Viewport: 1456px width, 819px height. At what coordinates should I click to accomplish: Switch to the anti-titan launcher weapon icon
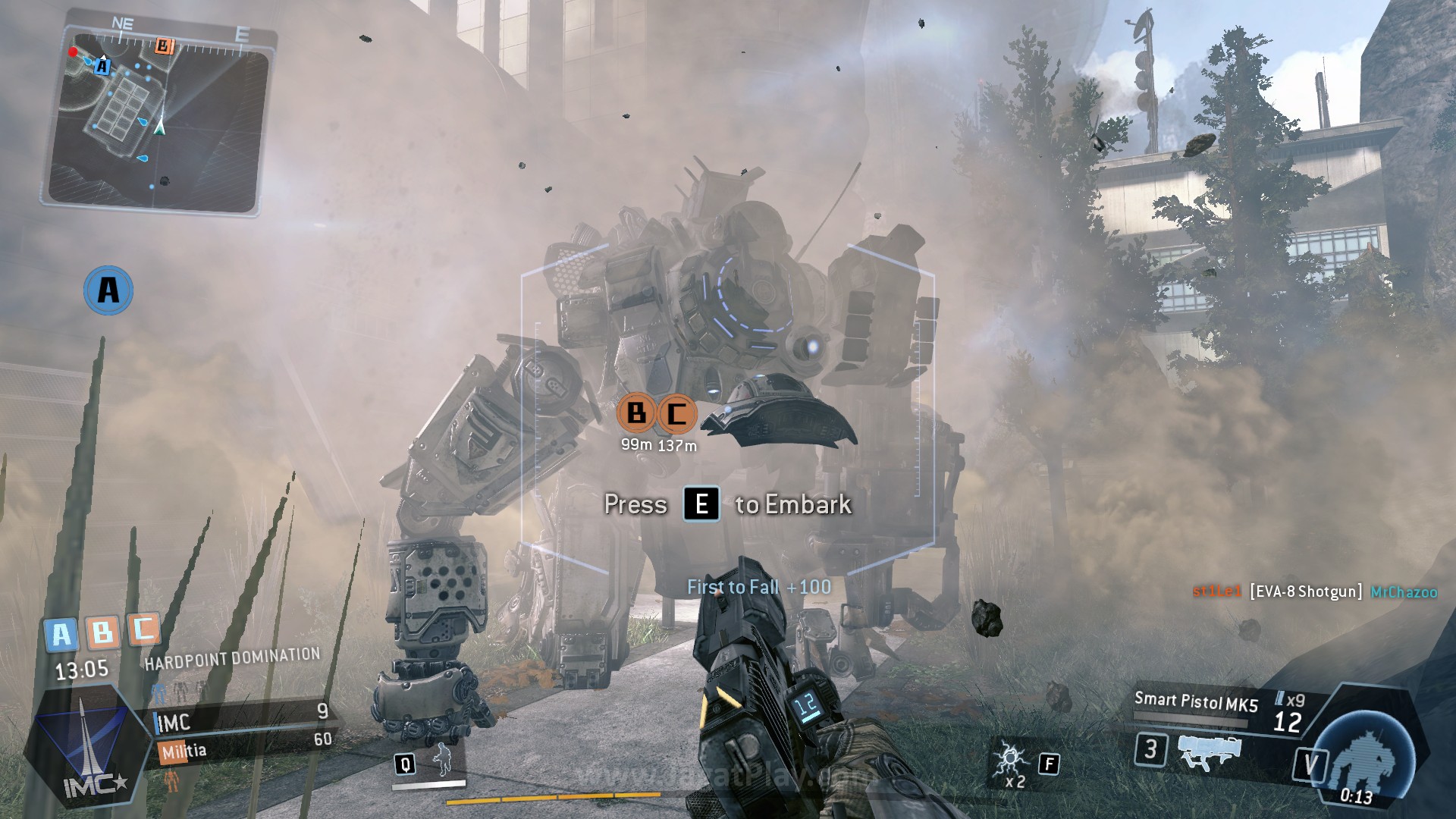tap(1210, 752)
